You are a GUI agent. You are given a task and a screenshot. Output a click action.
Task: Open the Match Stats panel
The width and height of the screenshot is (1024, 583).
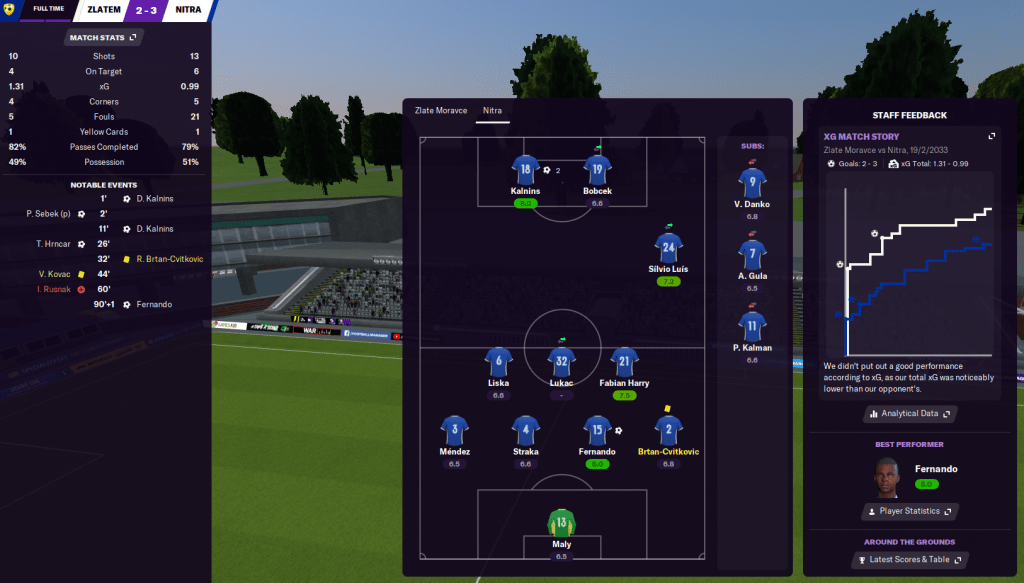tap(104, 37)
